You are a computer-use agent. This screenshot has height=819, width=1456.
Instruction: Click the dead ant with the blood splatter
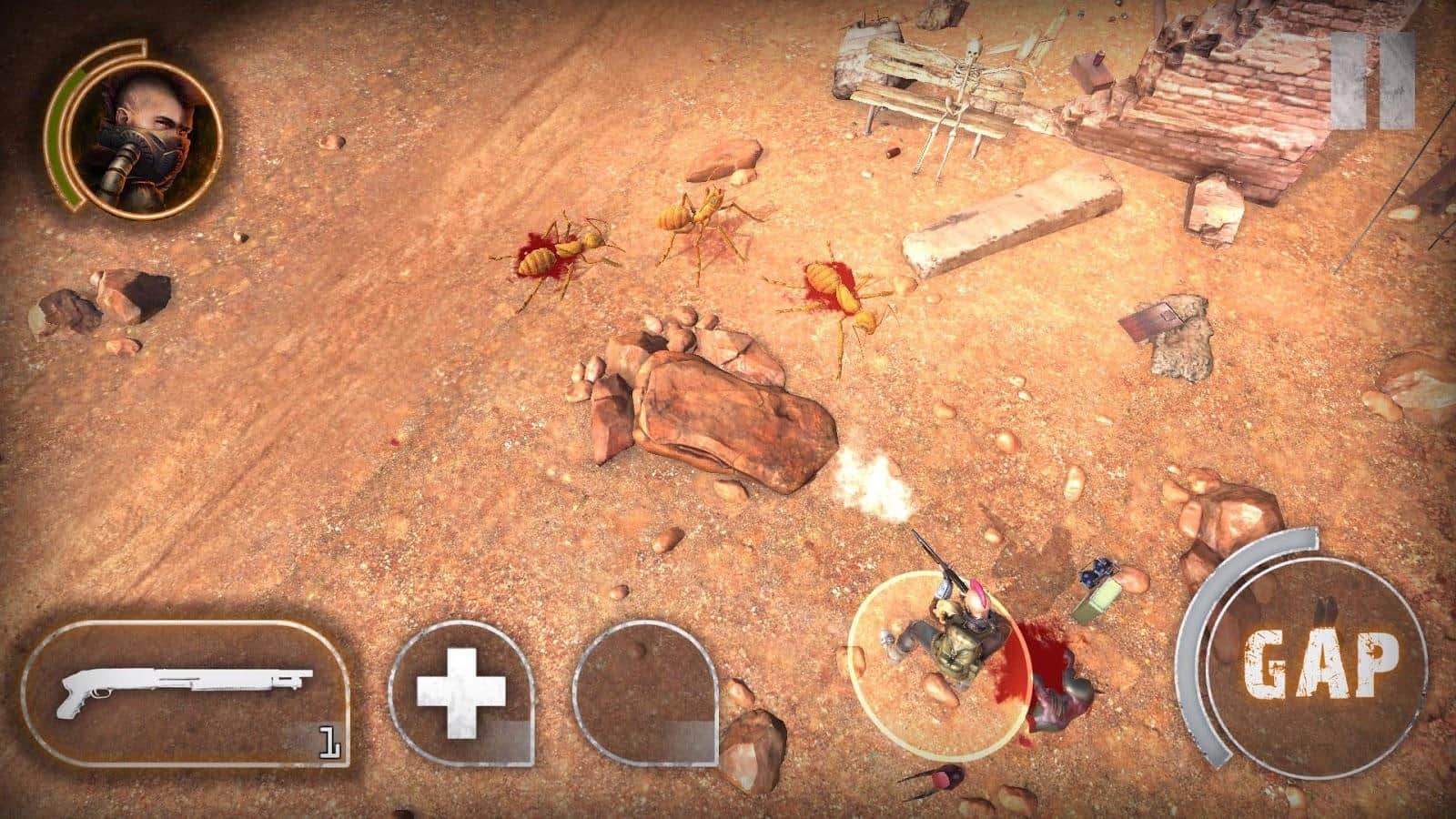pyautogui.click(x=555, y=255)
